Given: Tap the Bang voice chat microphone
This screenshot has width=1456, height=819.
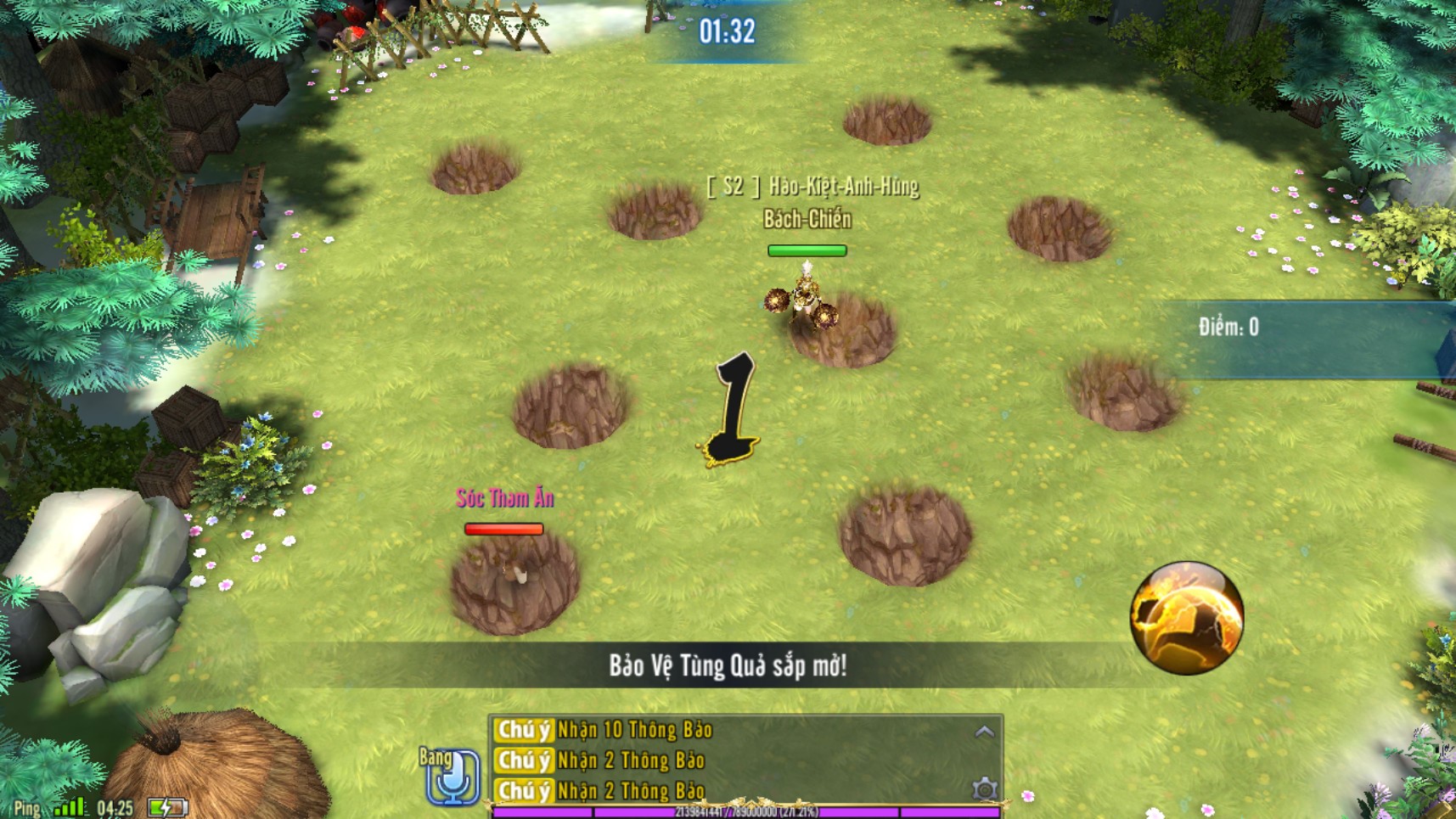Looking at the screenshot, I should (452, 776).
